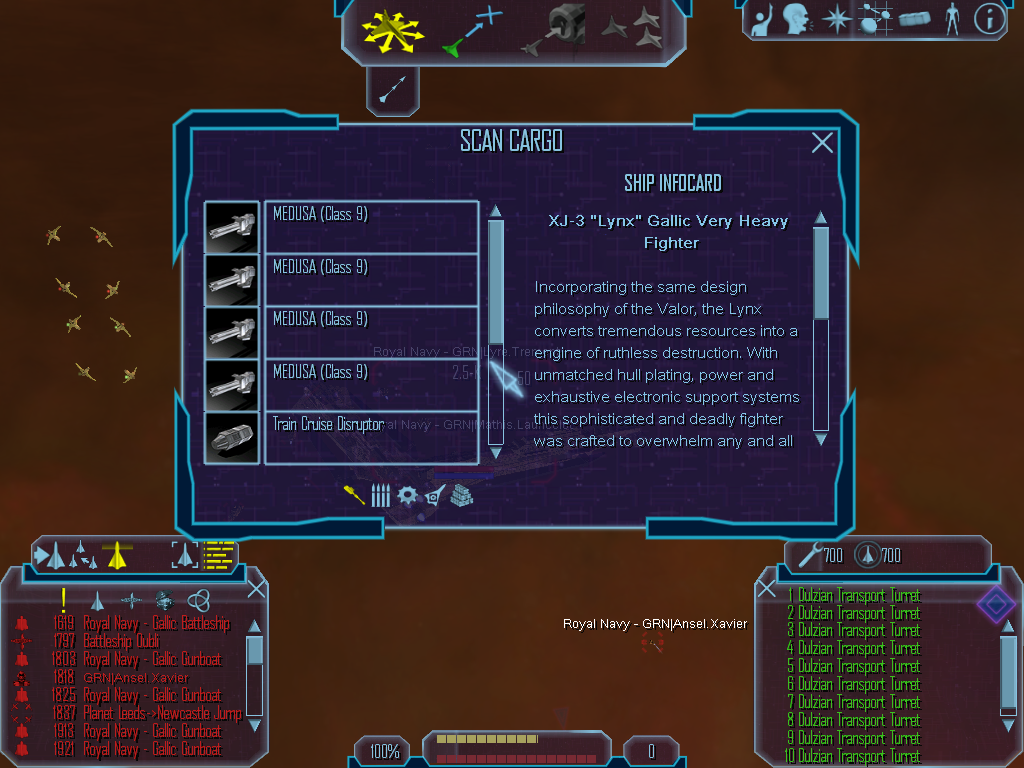1024x768 pixels.
Task: Close the Scan Cargo window
Action: pos(822,143)
